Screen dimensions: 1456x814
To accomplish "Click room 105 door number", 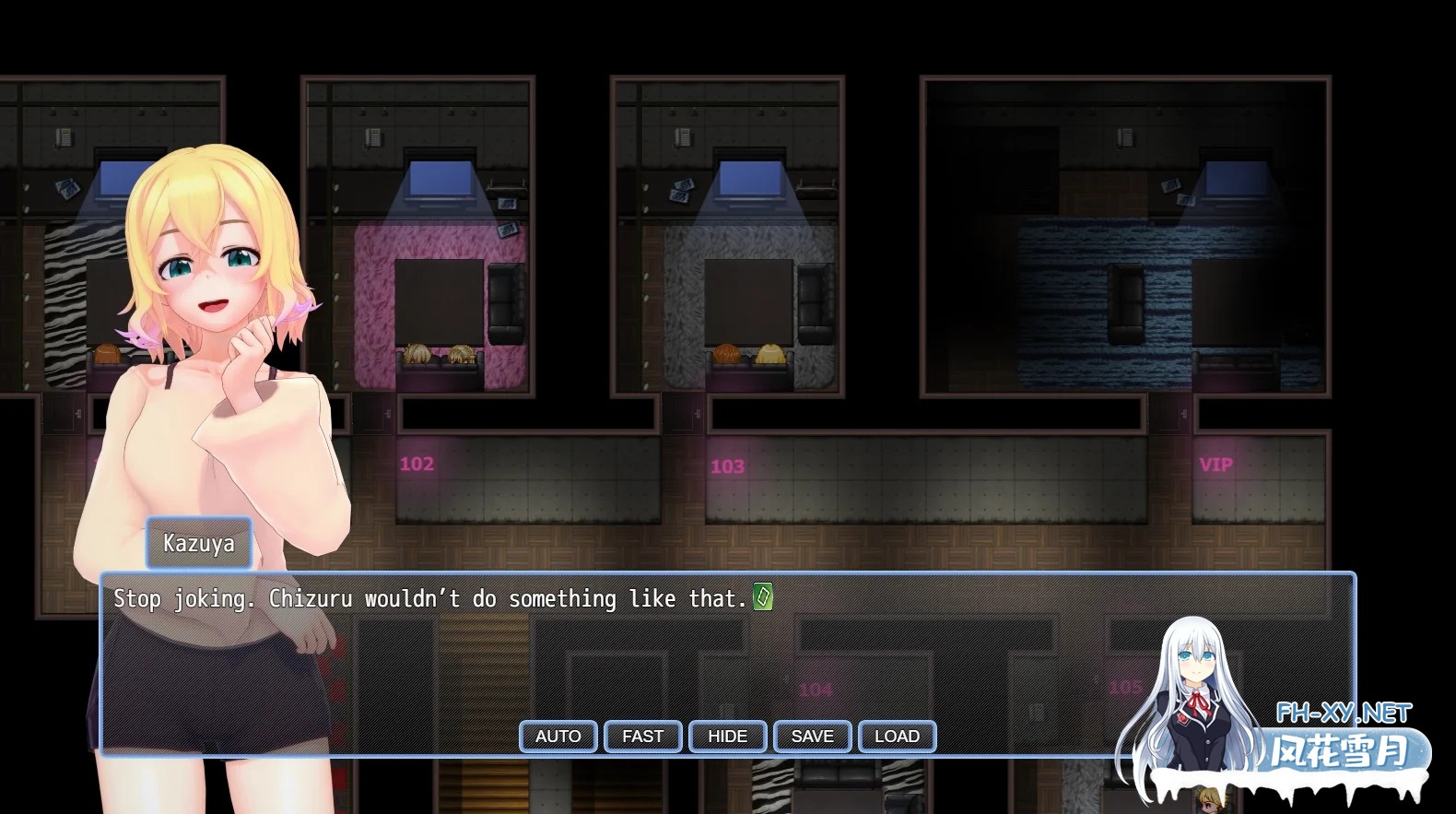I will click(1121, 688).
